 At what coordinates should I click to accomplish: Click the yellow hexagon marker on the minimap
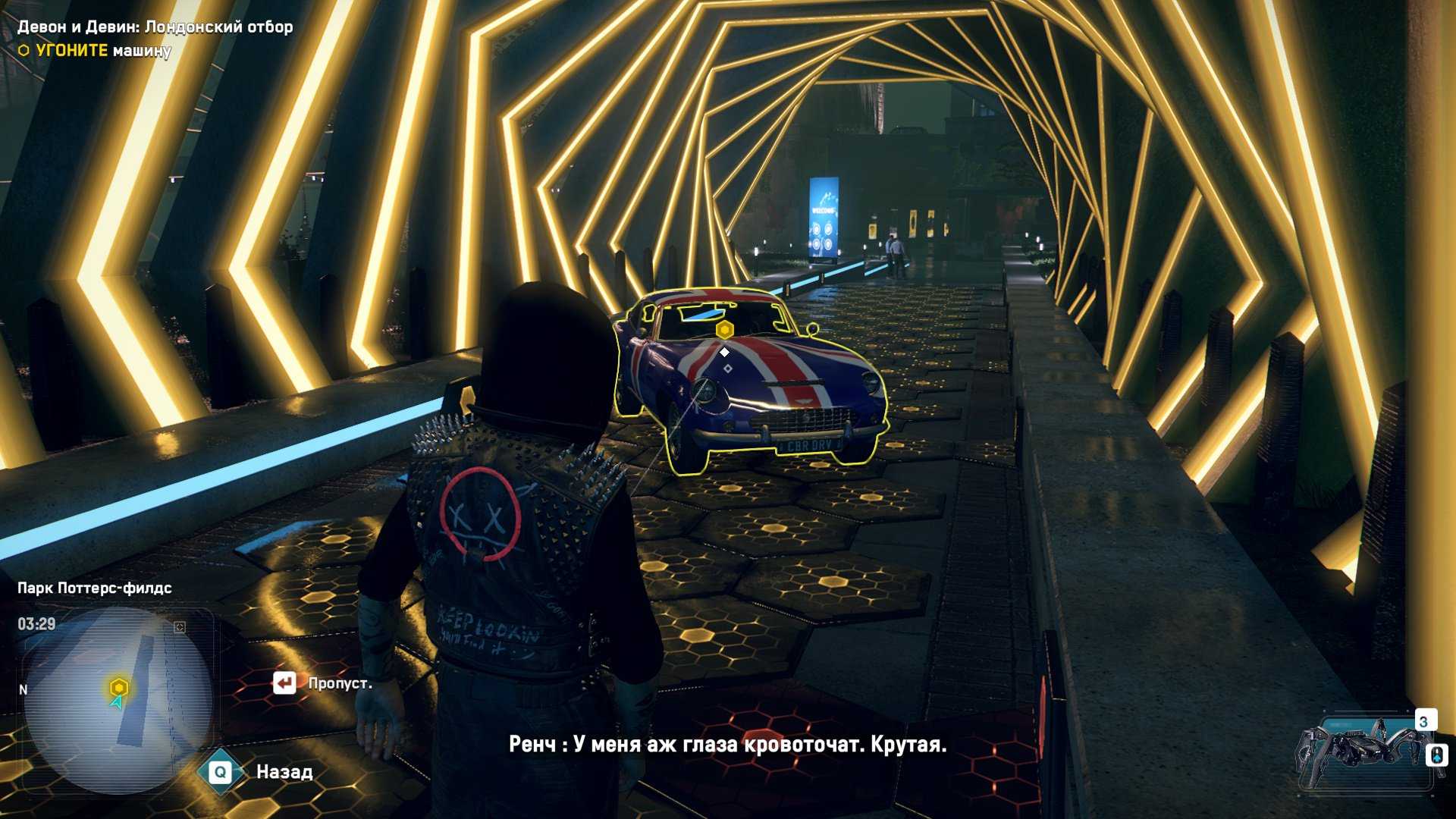[x=118, y=688]
